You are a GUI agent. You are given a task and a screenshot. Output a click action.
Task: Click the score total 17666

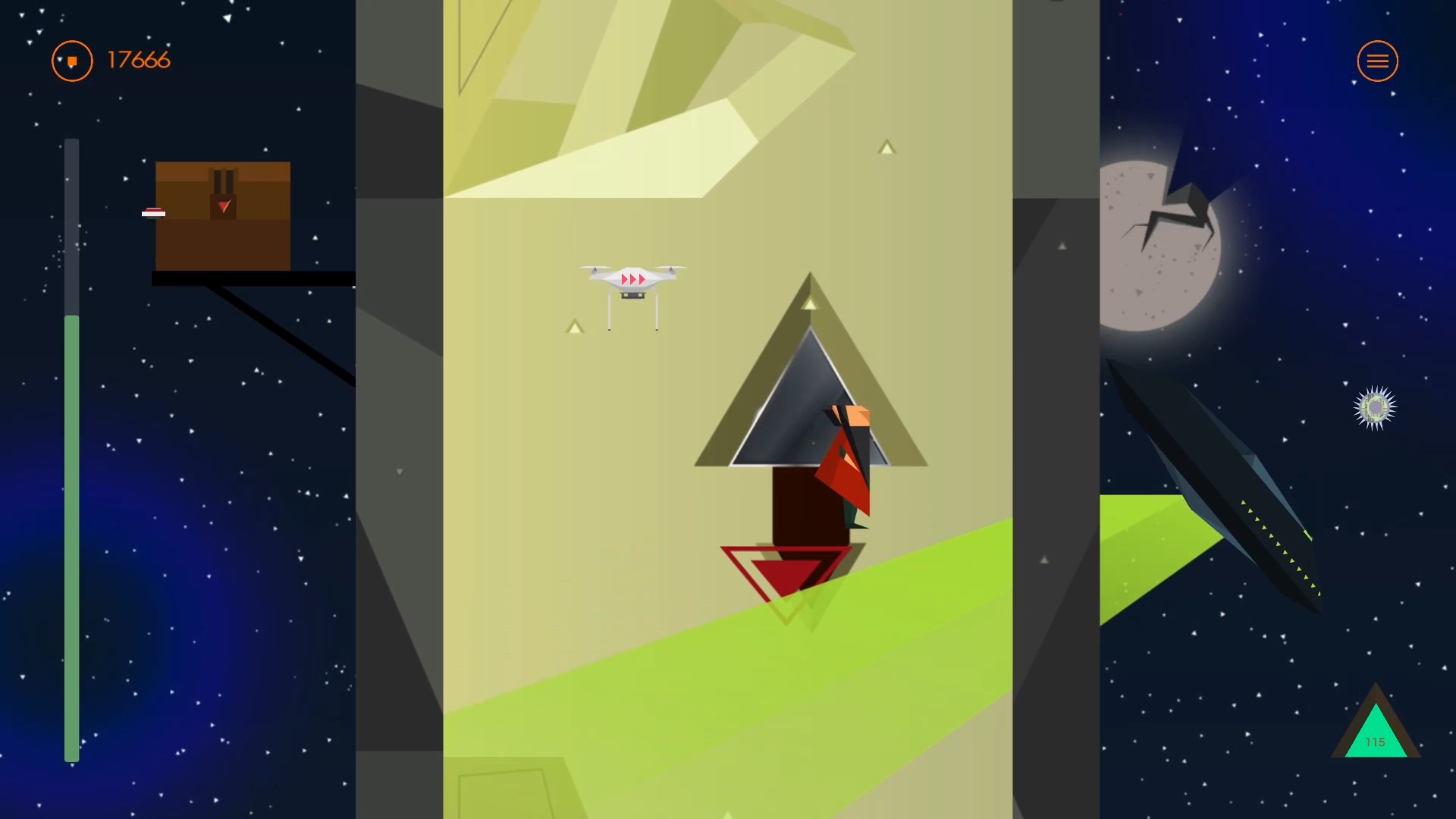pyautogui.click(x=137, y=61)
